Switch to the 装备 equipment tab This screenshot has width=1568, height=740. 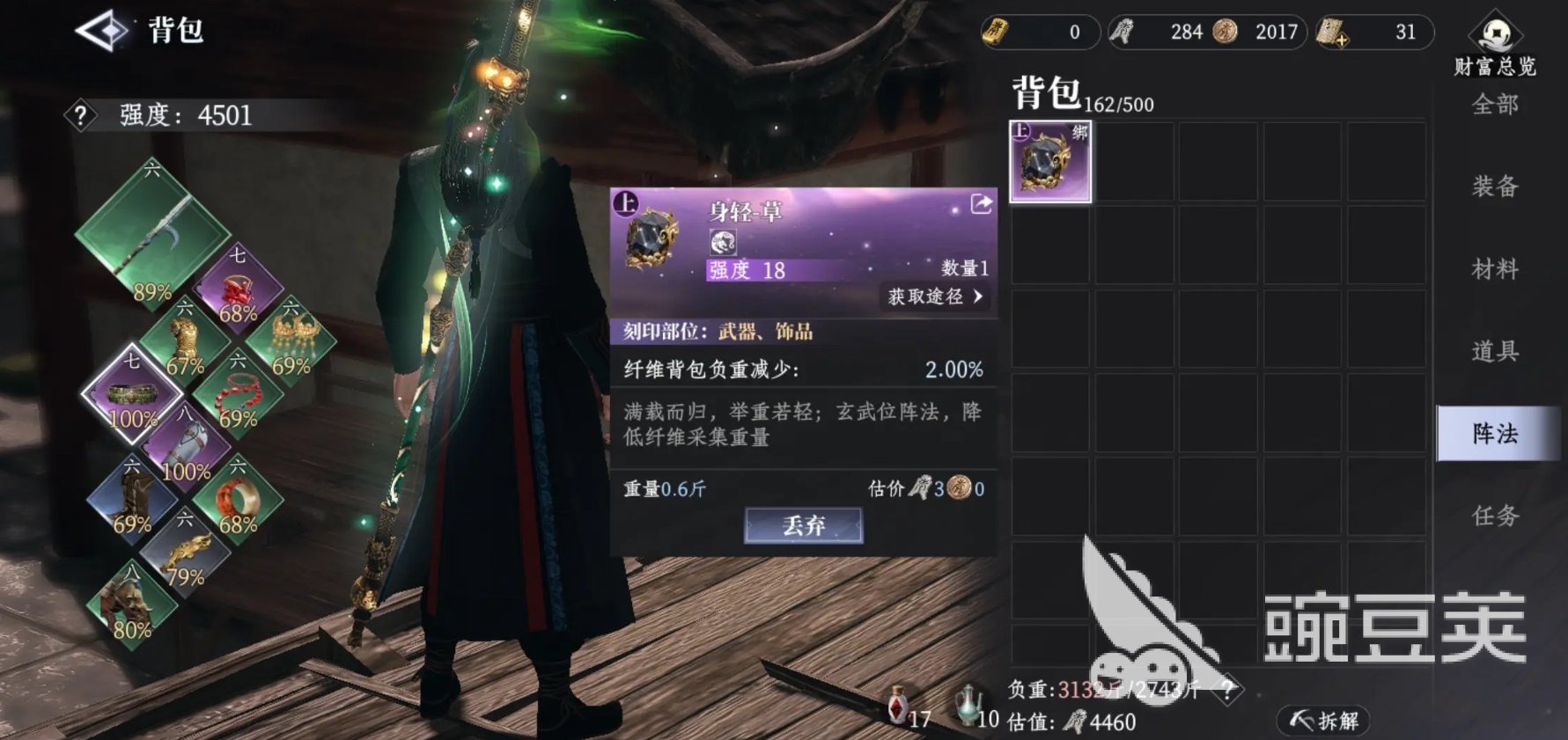1494,187
